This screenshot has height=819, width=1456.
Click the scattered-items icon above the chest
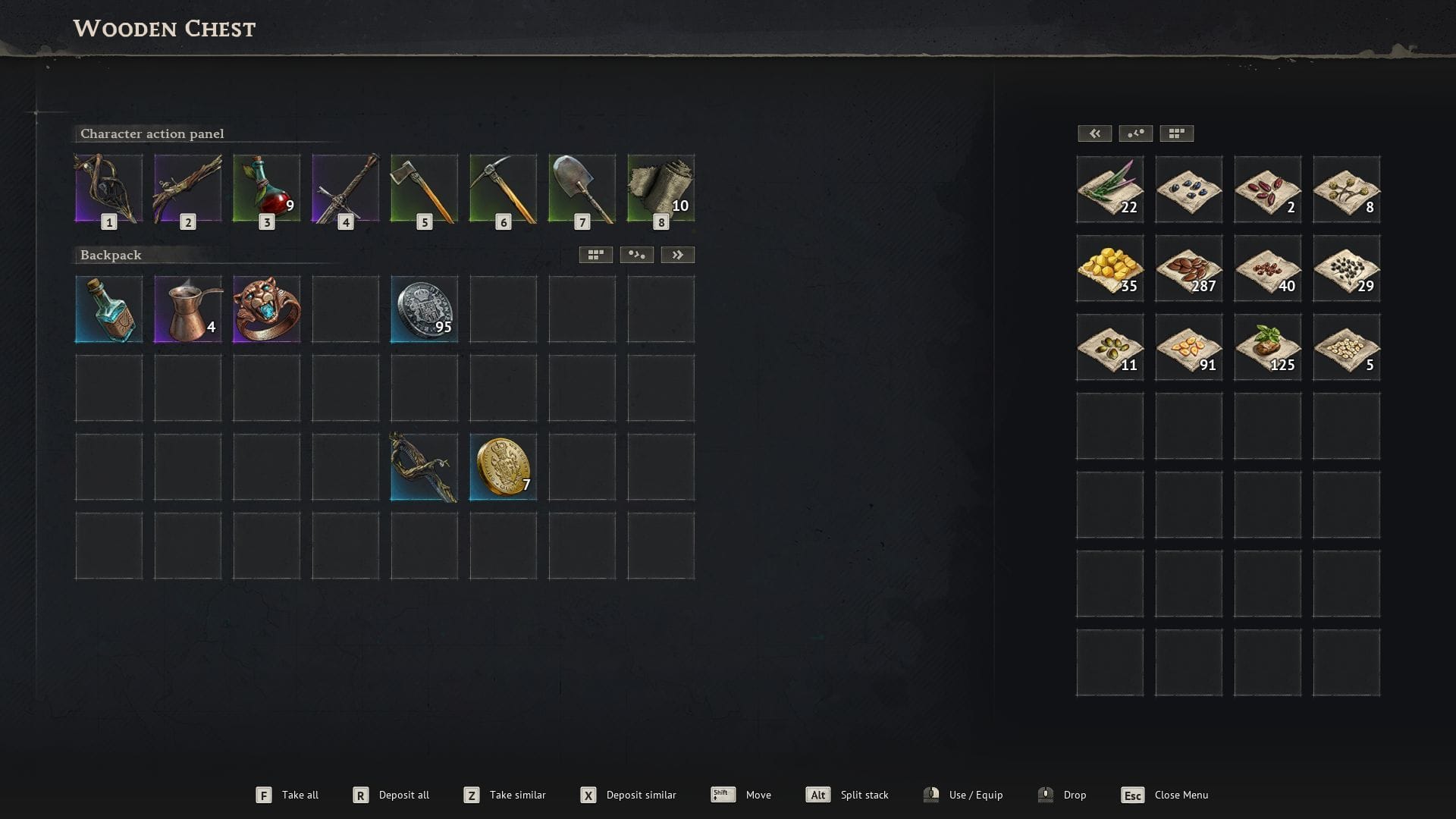coord(1135,133)
